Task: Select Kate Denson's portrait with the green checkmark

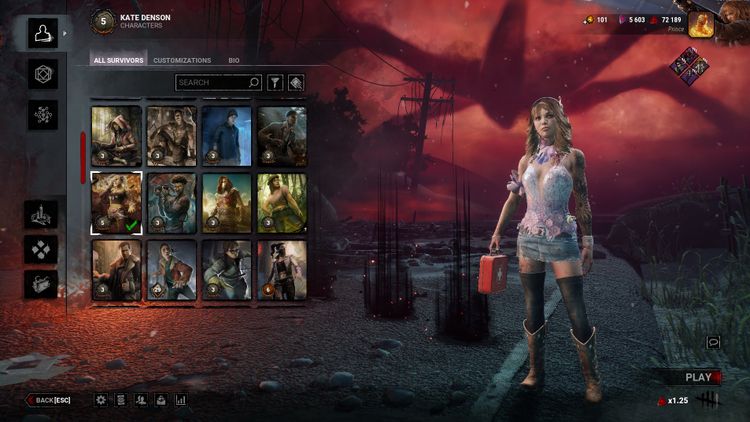Action: [x=116, y=202]
